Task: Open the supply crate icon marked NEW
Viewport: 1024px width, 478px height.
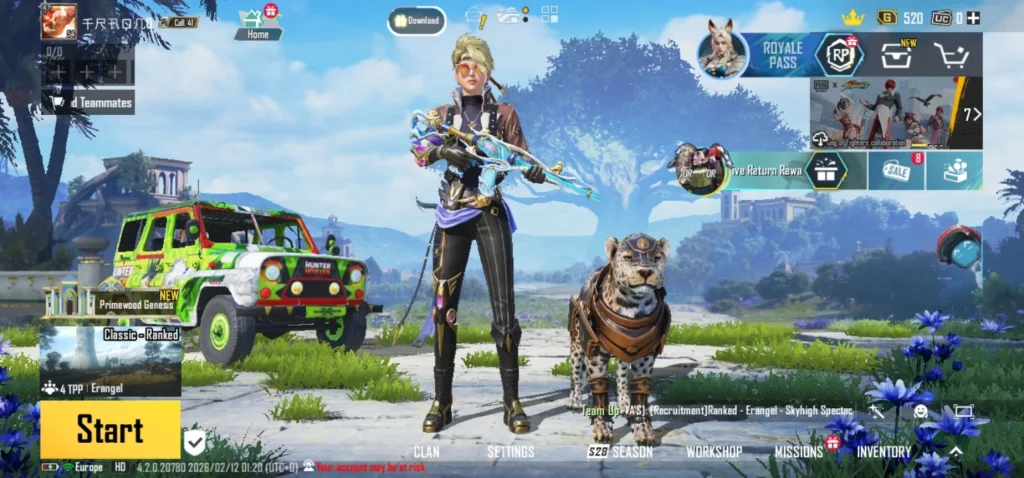Action: tap(896, 55)
